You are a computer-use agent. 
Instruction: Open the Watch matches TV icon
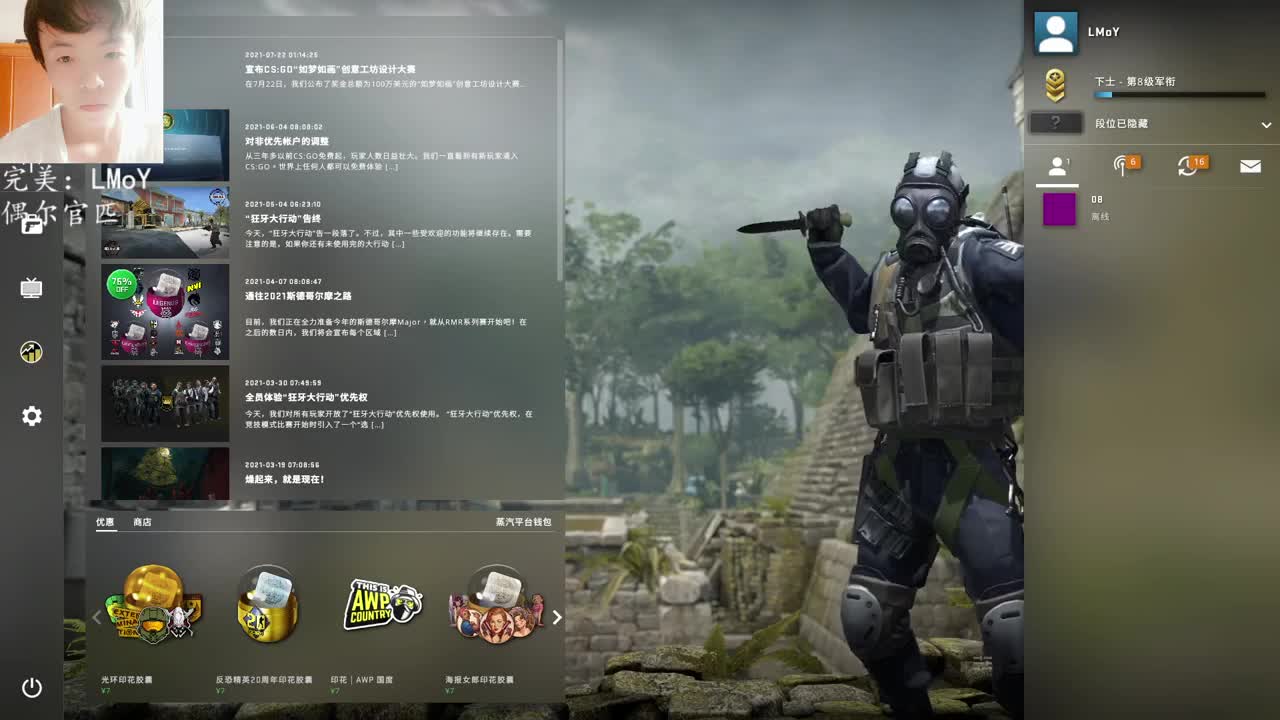click(x=31, y=286)
